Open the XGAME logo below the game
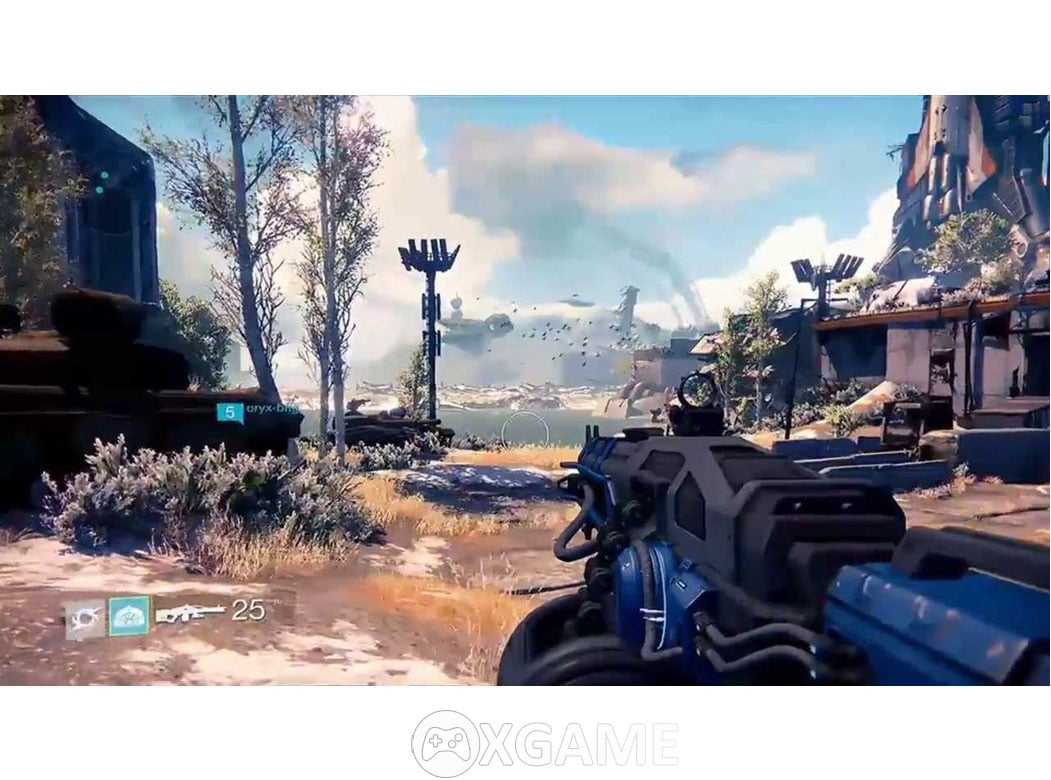The width and height of the screenshot is (1051, 780). pyautogui.click(x=545, y=744)
